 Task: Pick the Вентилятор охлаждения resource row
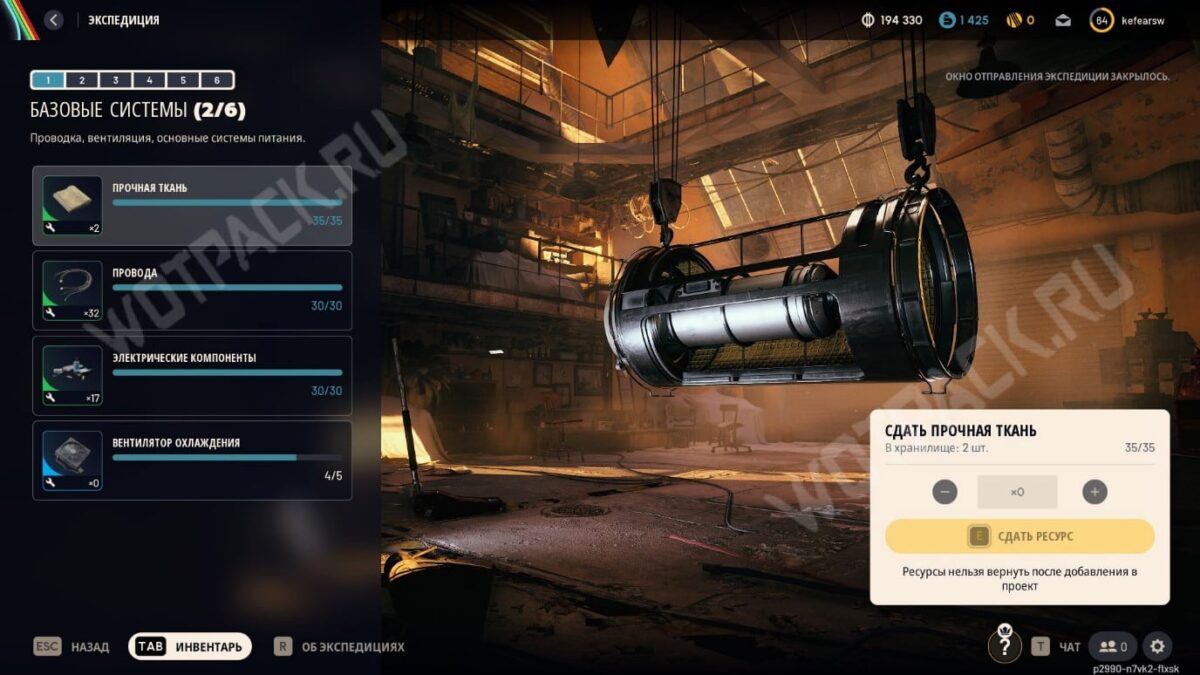[x=192, y=460]
